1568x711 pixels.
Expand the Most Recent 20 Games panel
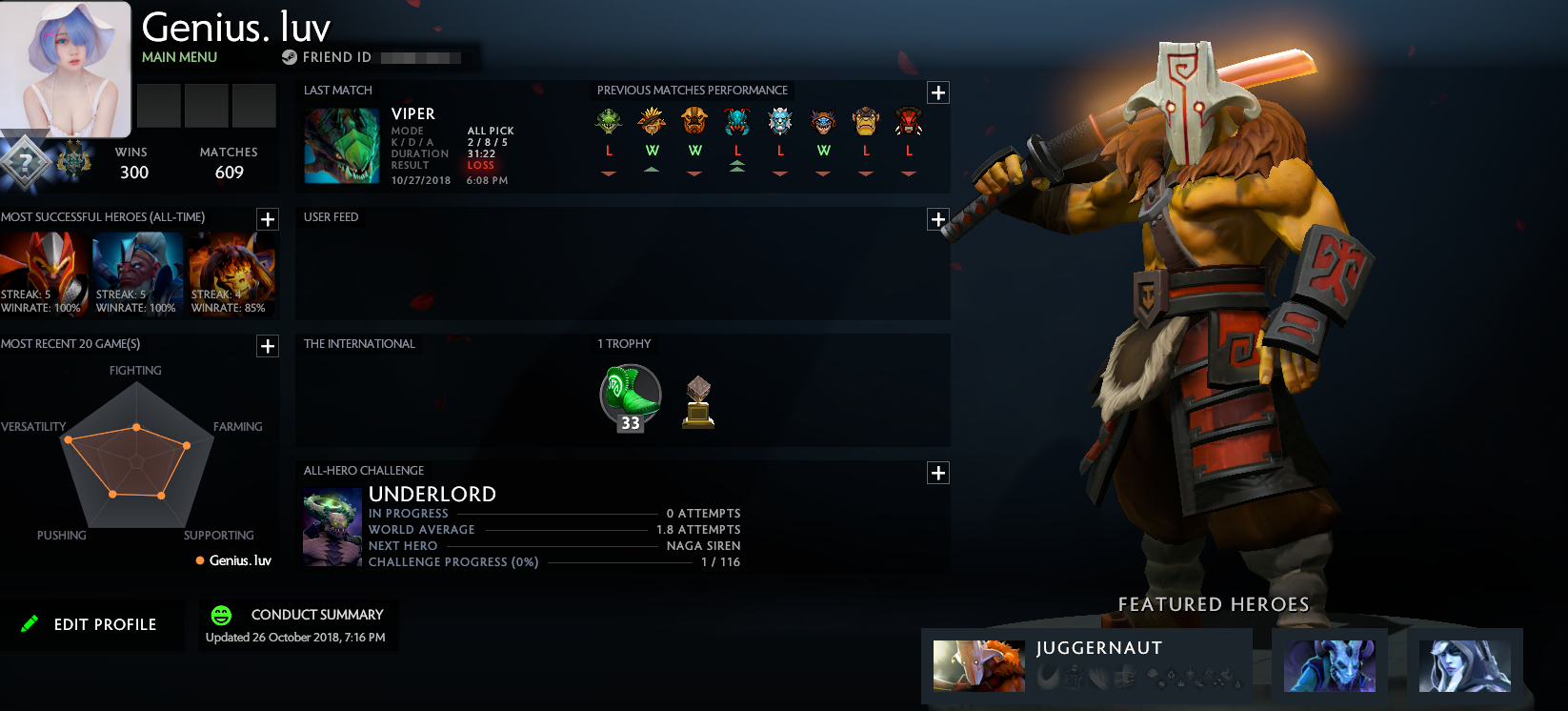[268, 346]
